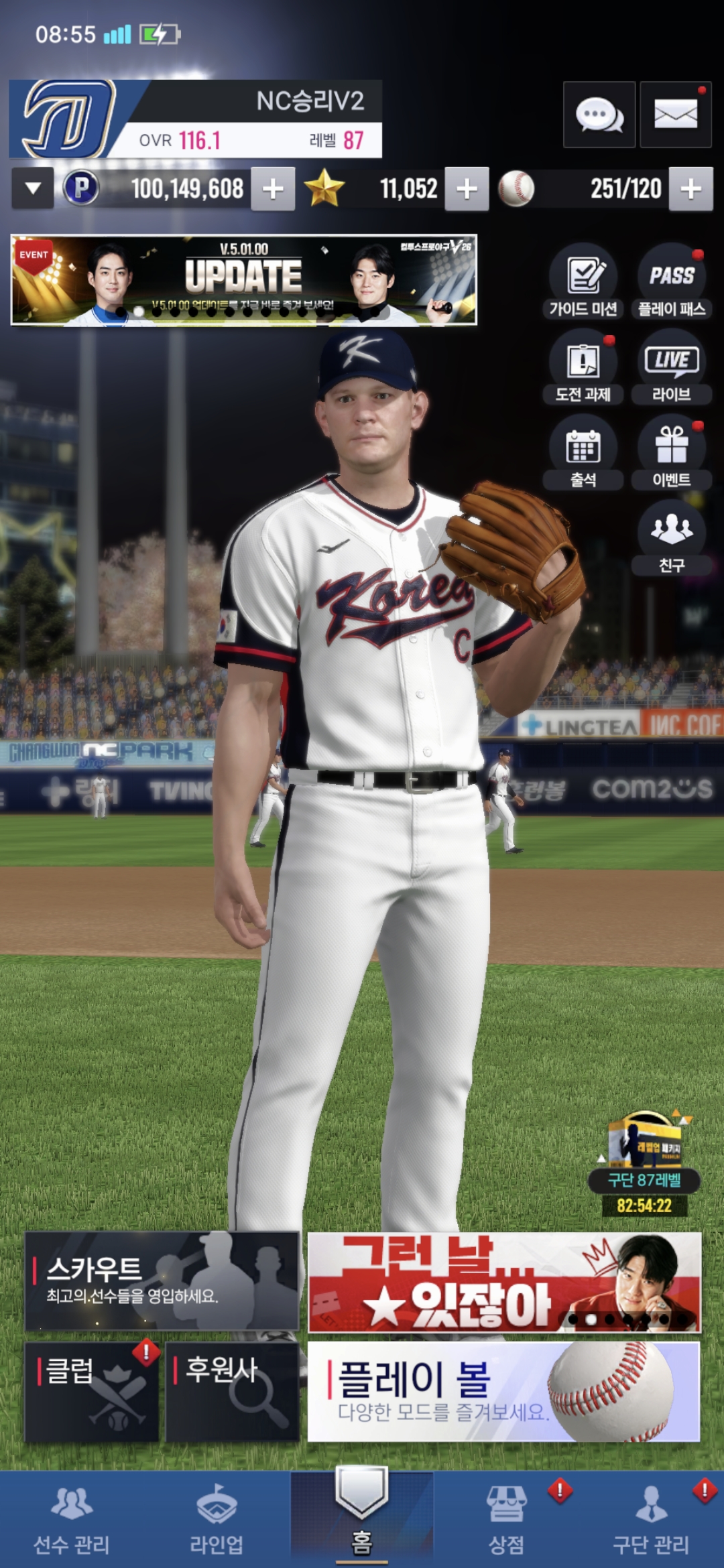Add more stars with plus button

point(467,189)
